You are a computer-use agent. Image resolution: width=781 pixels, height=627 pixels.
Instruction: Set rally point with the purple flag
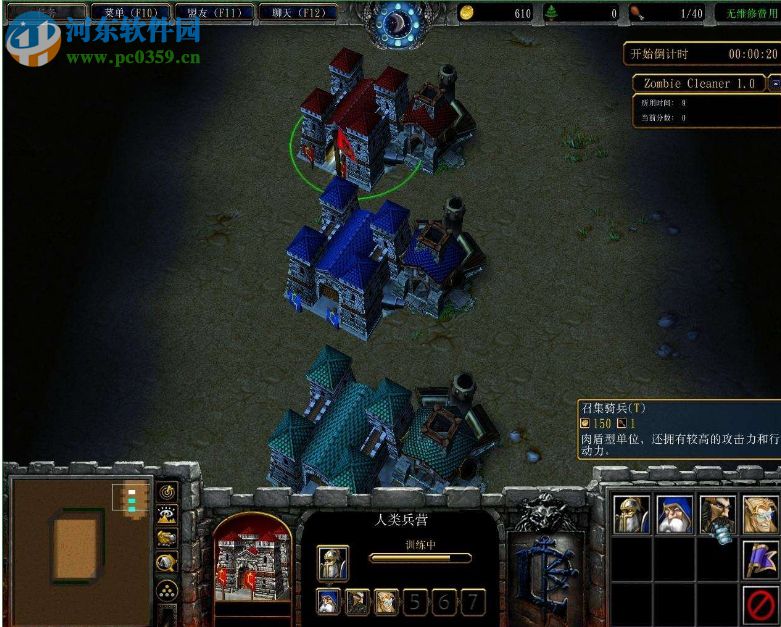(760, 559)
